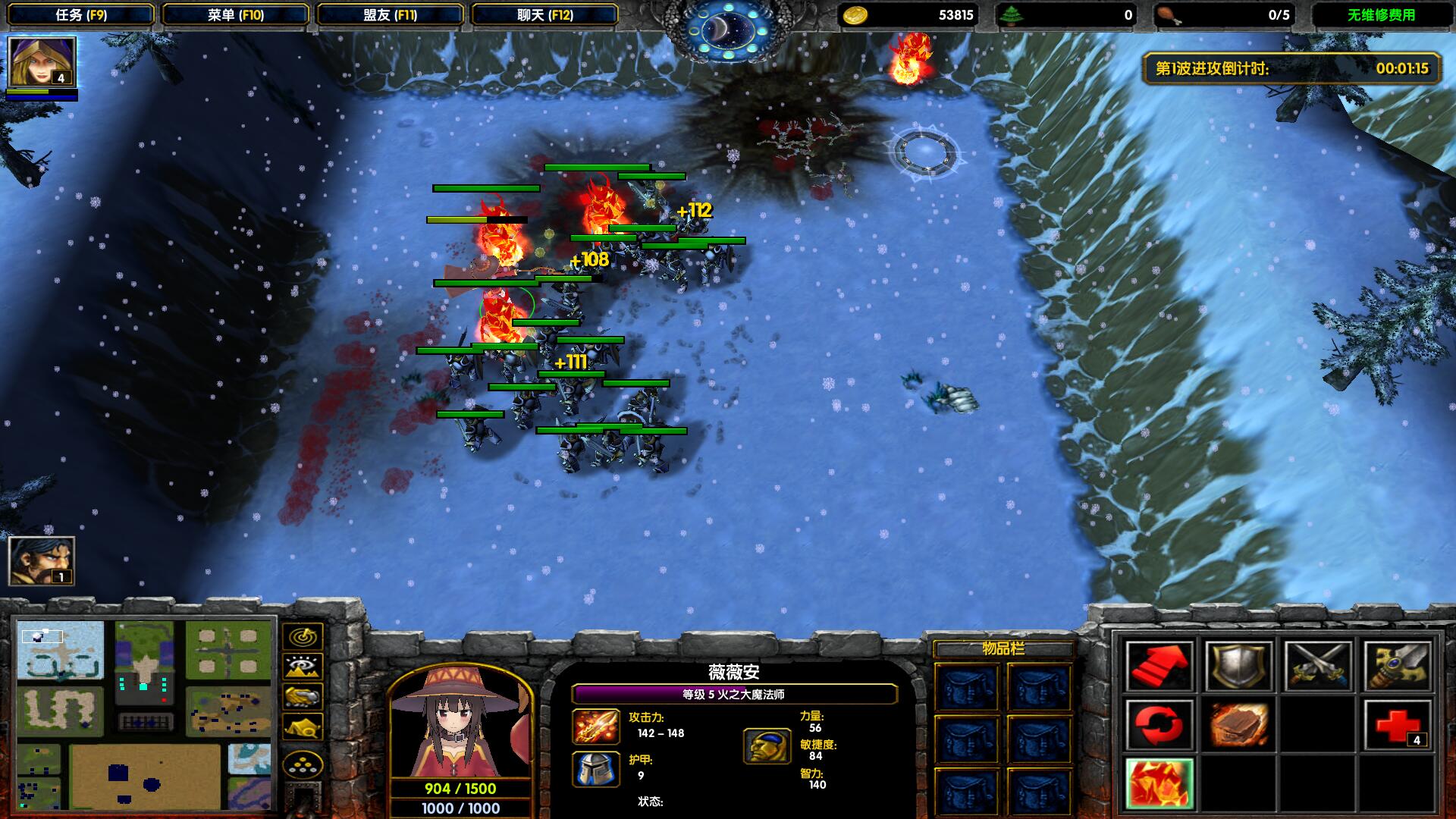Activate the minimap signal ping button
The width and height of the screenshot is (1456, 819).
coord(303,636)
